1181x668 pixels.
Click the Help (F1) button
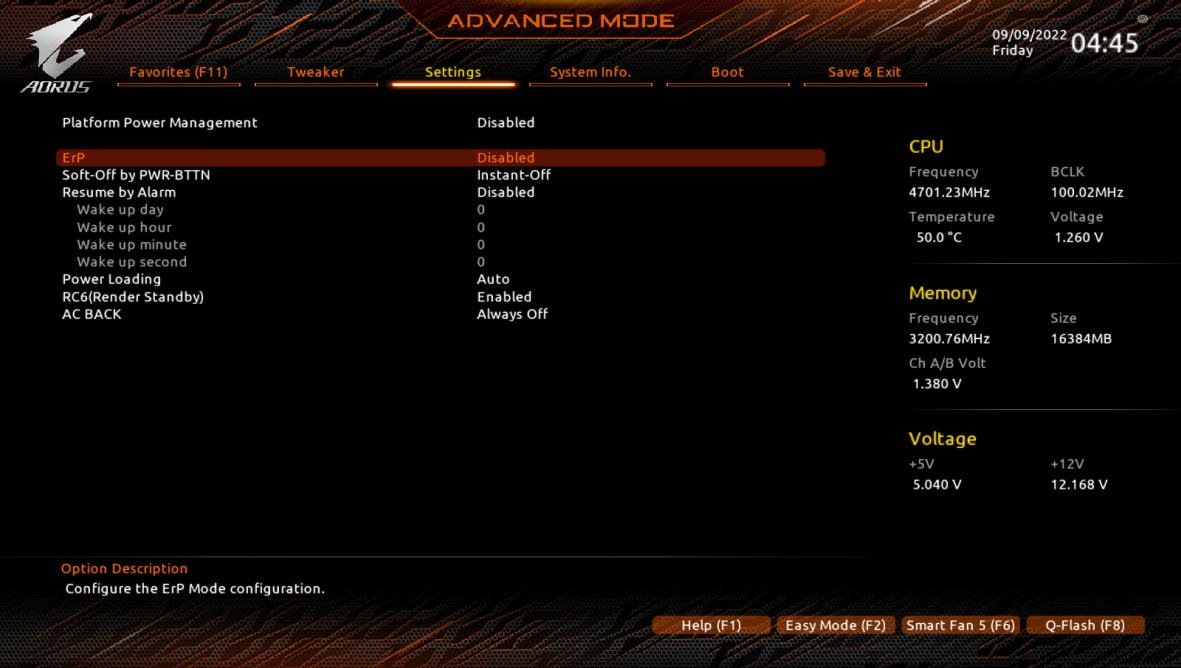pos(711,625)
